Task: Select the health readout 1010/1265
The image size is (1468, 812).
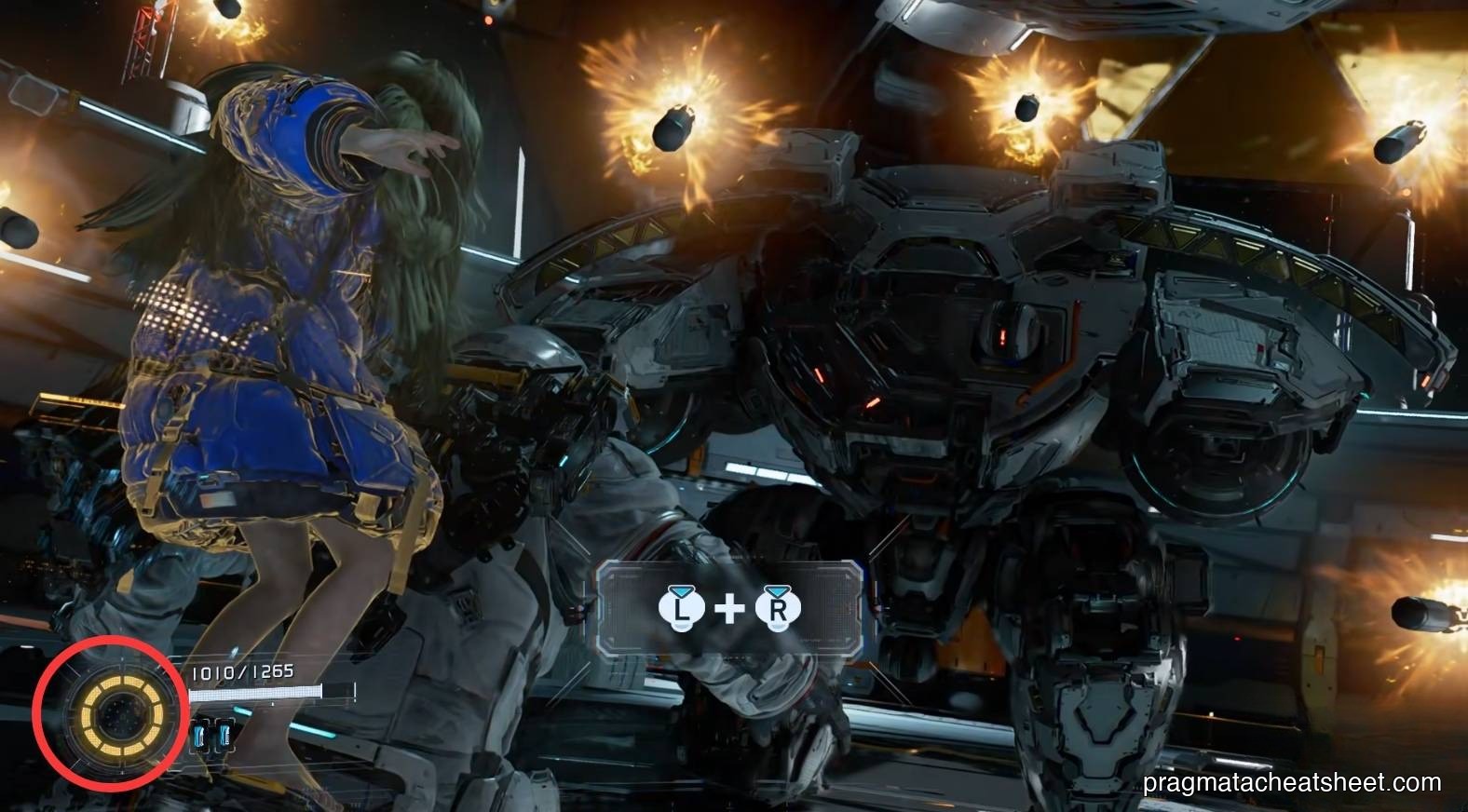Action: [x=243, y=671]
